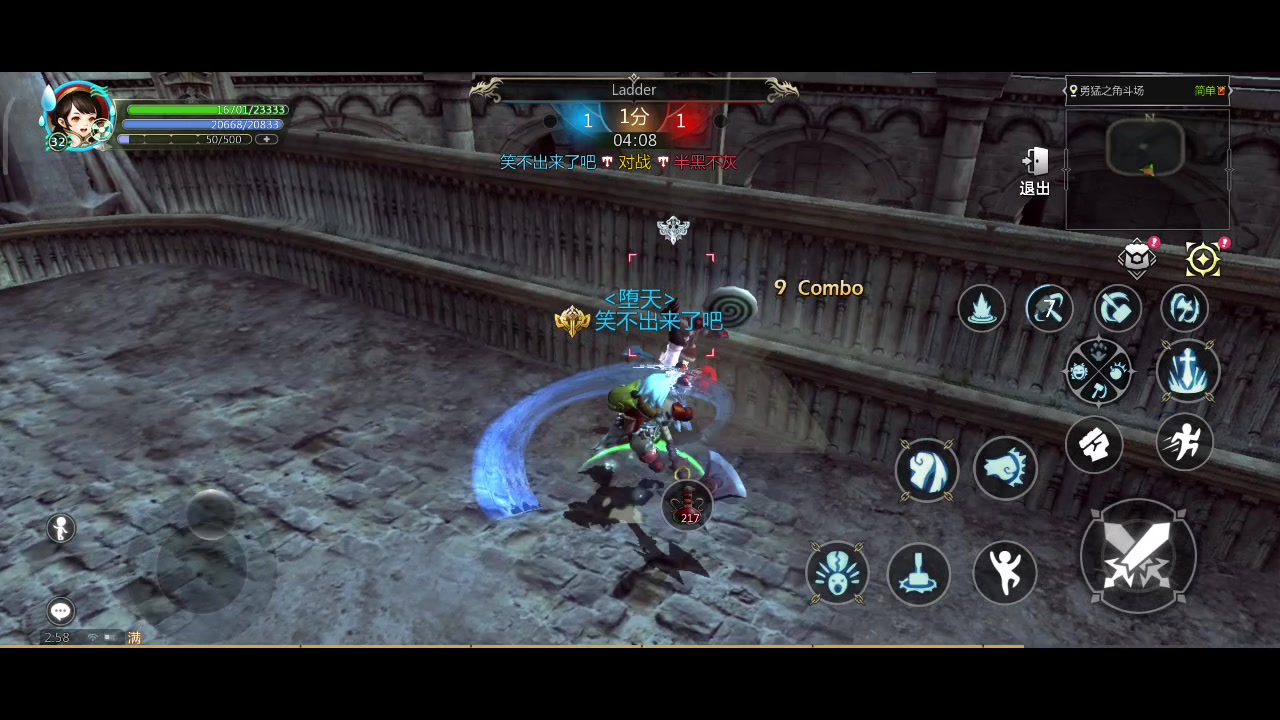Exit the arena via the 退出 door button
This screenshot has width=1280, height=720.
[1035, 170]
